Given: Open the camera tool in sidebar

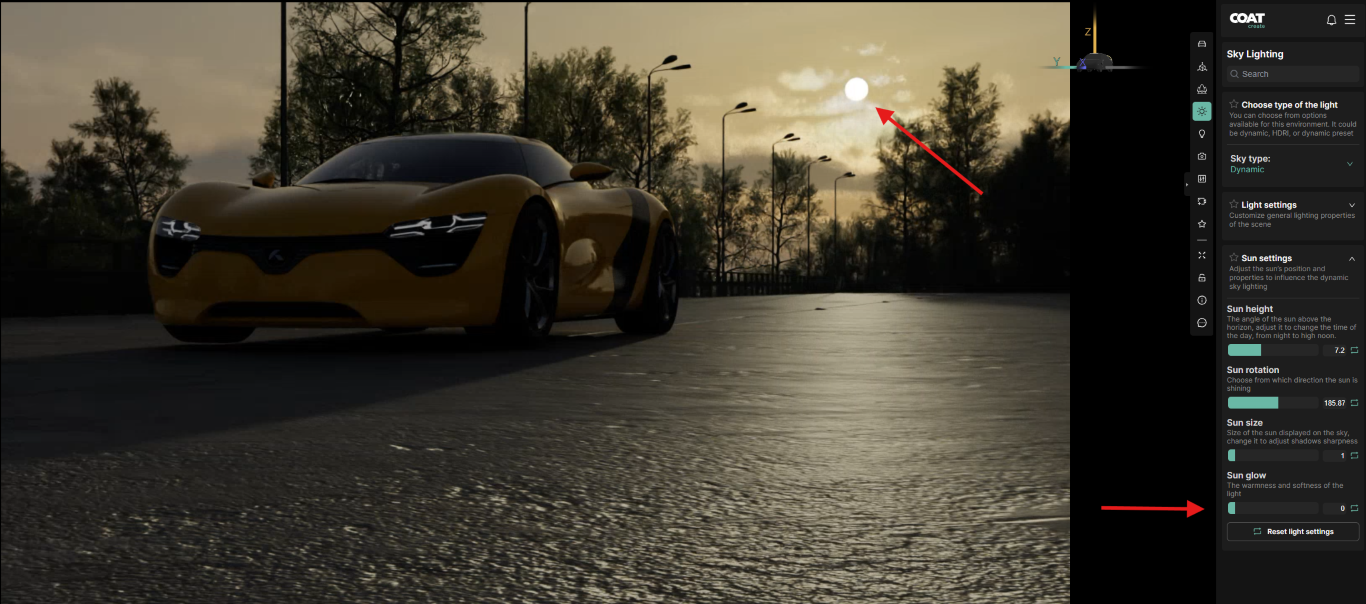Looking at the screenshot, I should [x=1202, y=156].
